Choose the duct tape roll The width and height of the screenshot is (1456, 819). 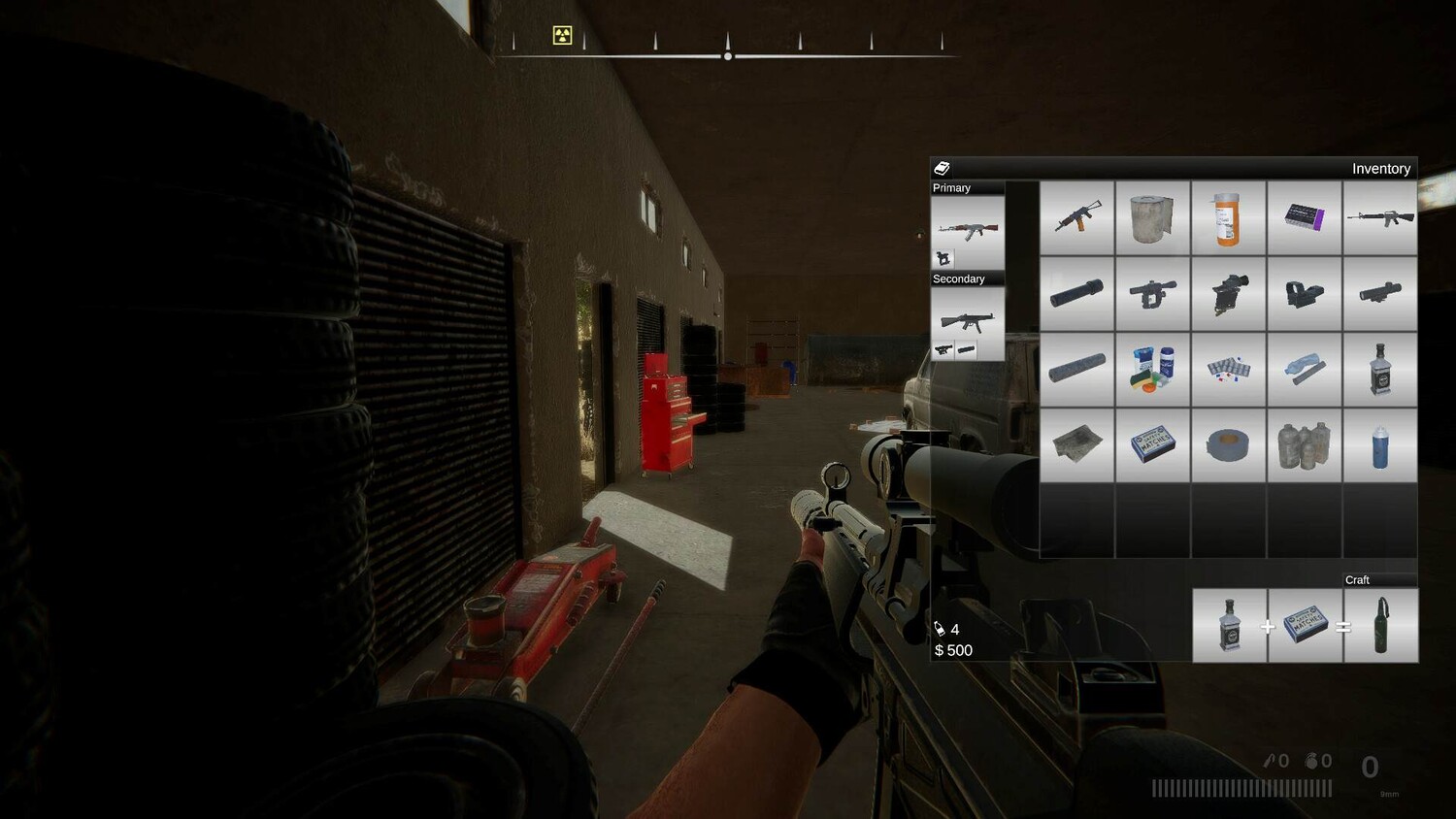click(1228, 444)
